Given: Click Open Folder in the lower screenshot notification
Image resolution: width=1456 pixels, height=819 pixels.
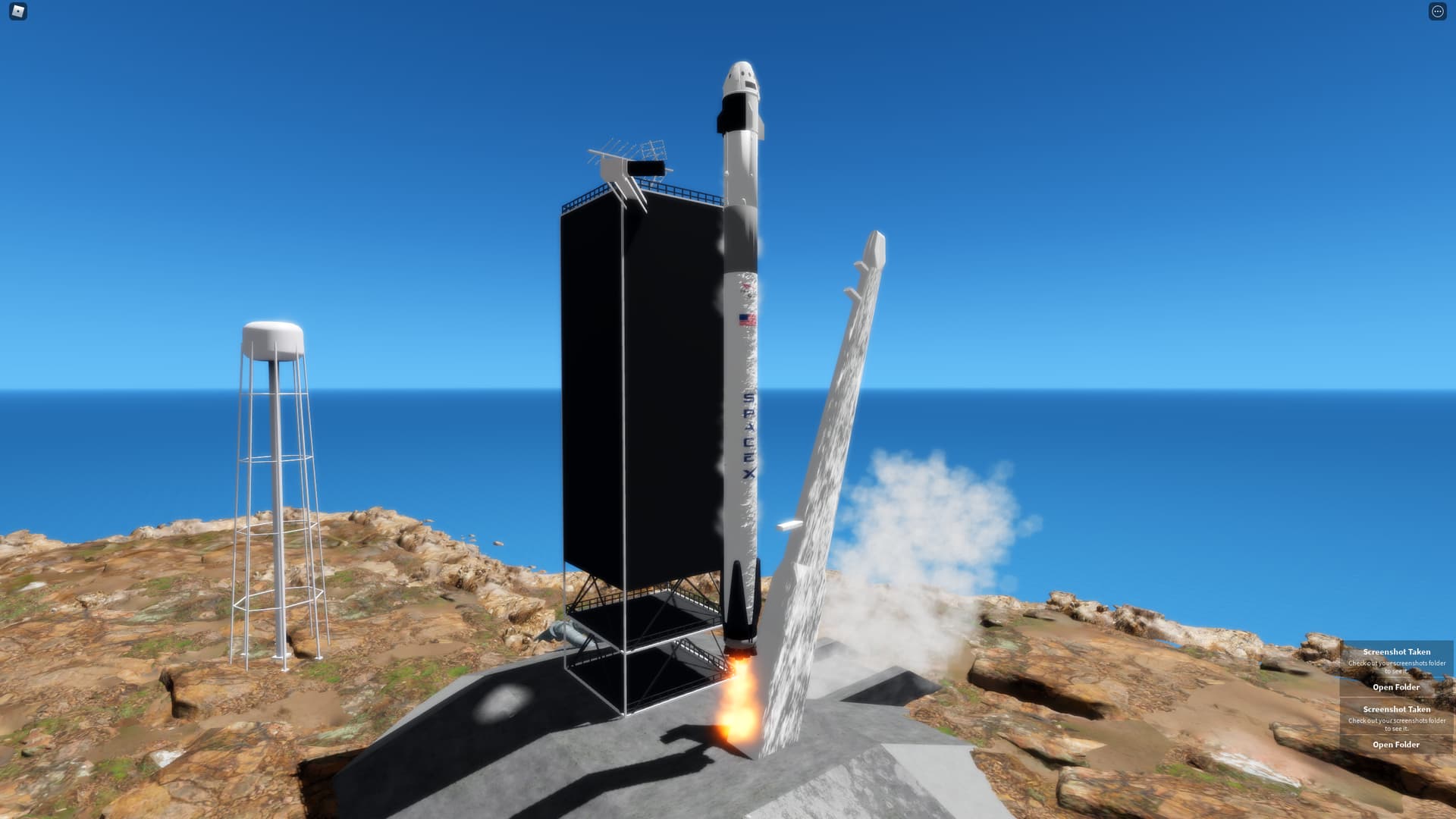Looking at the screenshot, I should coord(1396,745).
